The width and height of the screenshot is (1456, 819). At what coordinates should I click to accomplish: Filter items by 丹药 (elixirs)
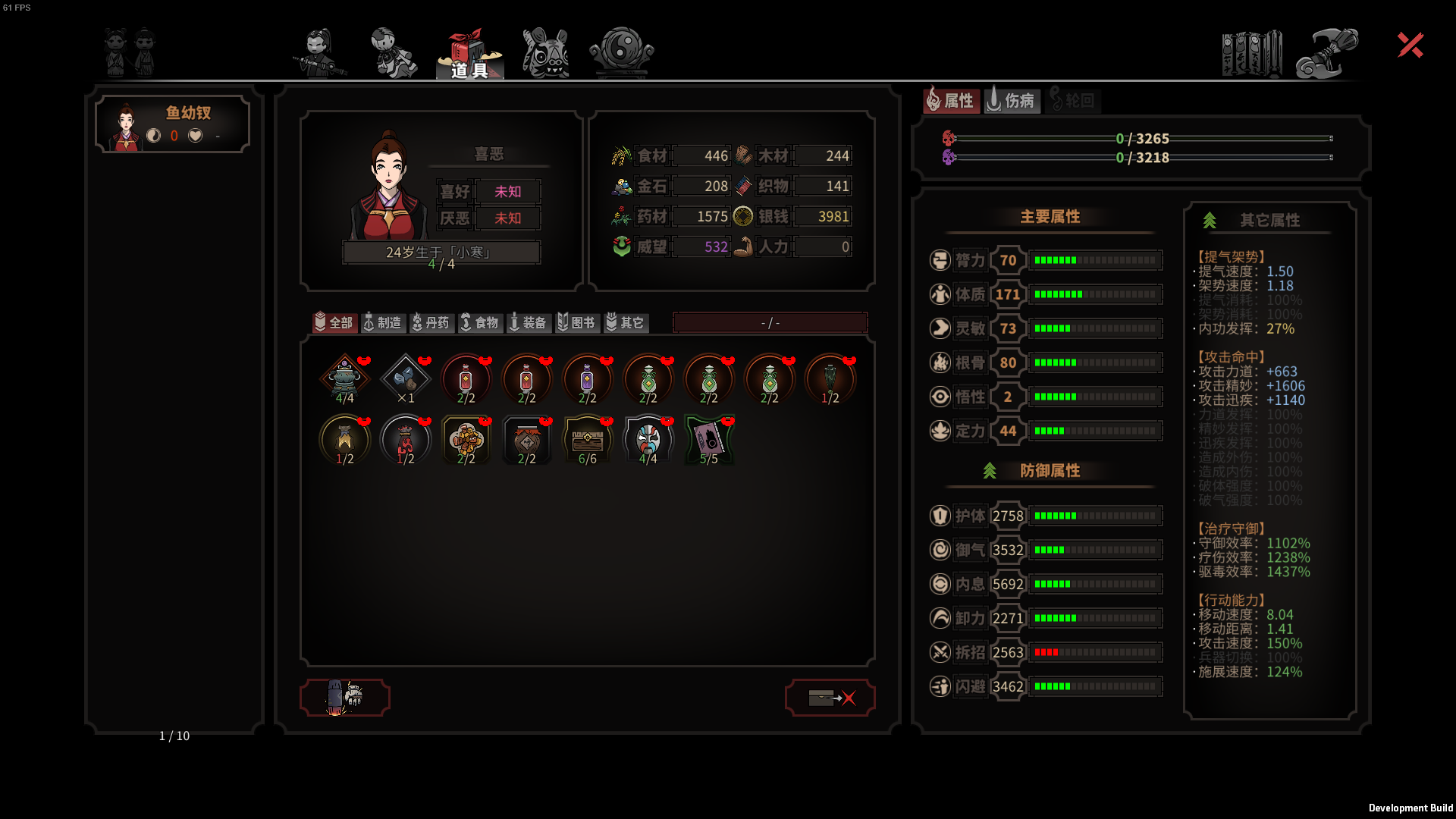coord(431,322)
